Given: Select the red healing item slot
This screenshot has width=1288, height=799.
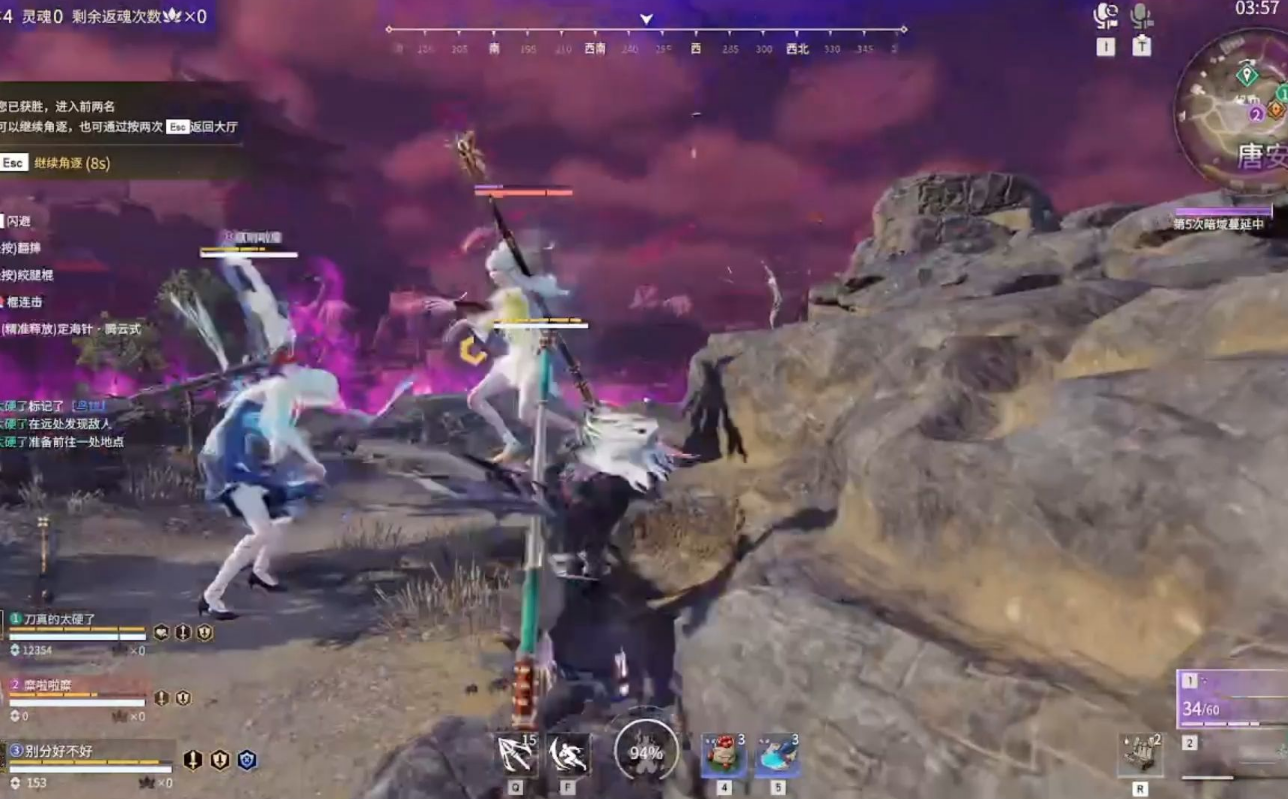Looking at the screenshot, I should tap(723, 755).
